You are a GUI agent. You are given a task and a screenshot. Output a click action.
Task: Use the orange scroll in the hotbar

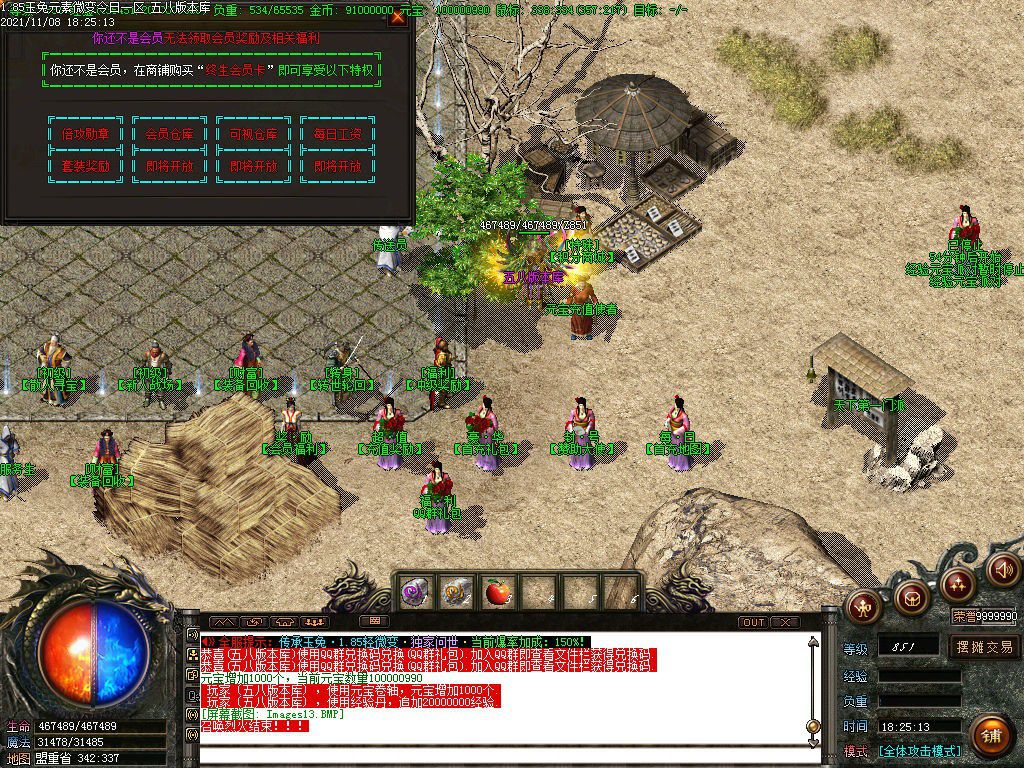tap(456, 592)
